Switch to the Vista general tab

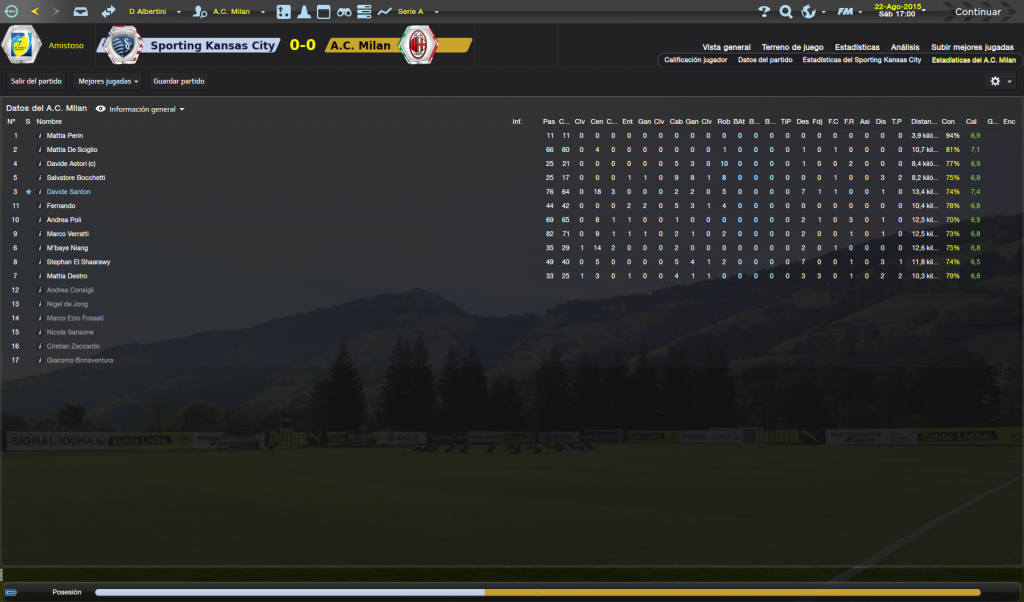(x=726, y=47)
